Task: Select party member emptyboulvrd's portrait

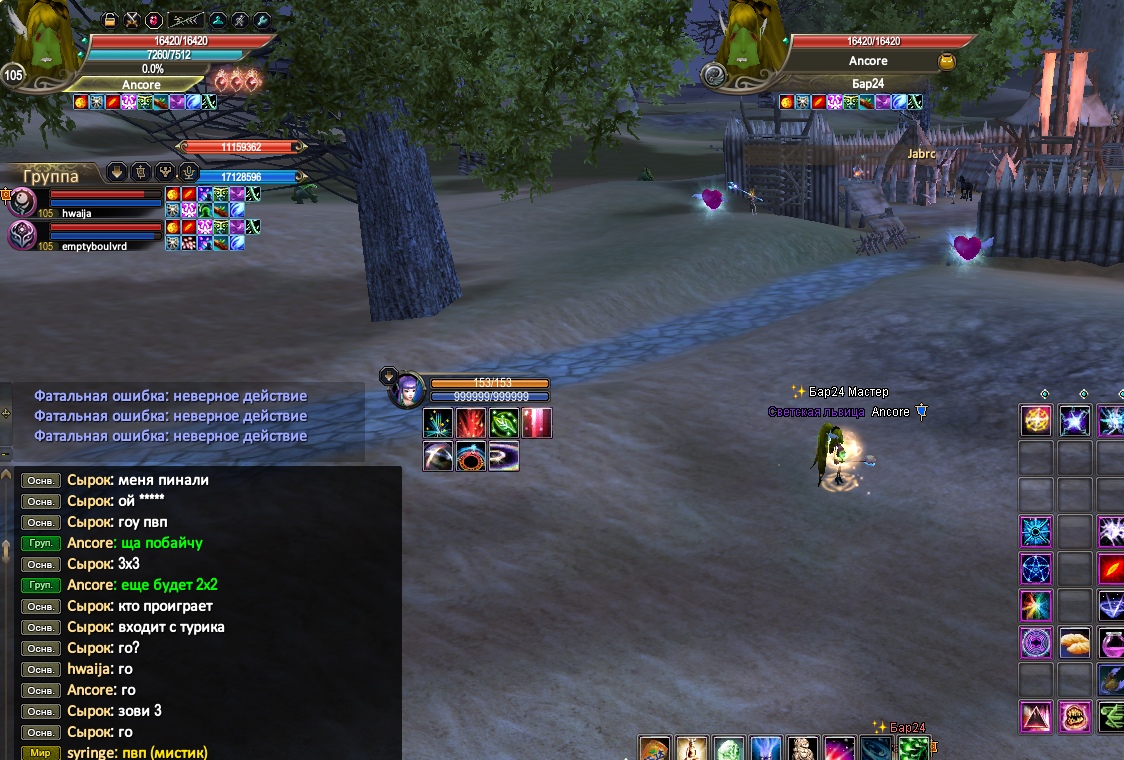Action: (x=22, y=235)
